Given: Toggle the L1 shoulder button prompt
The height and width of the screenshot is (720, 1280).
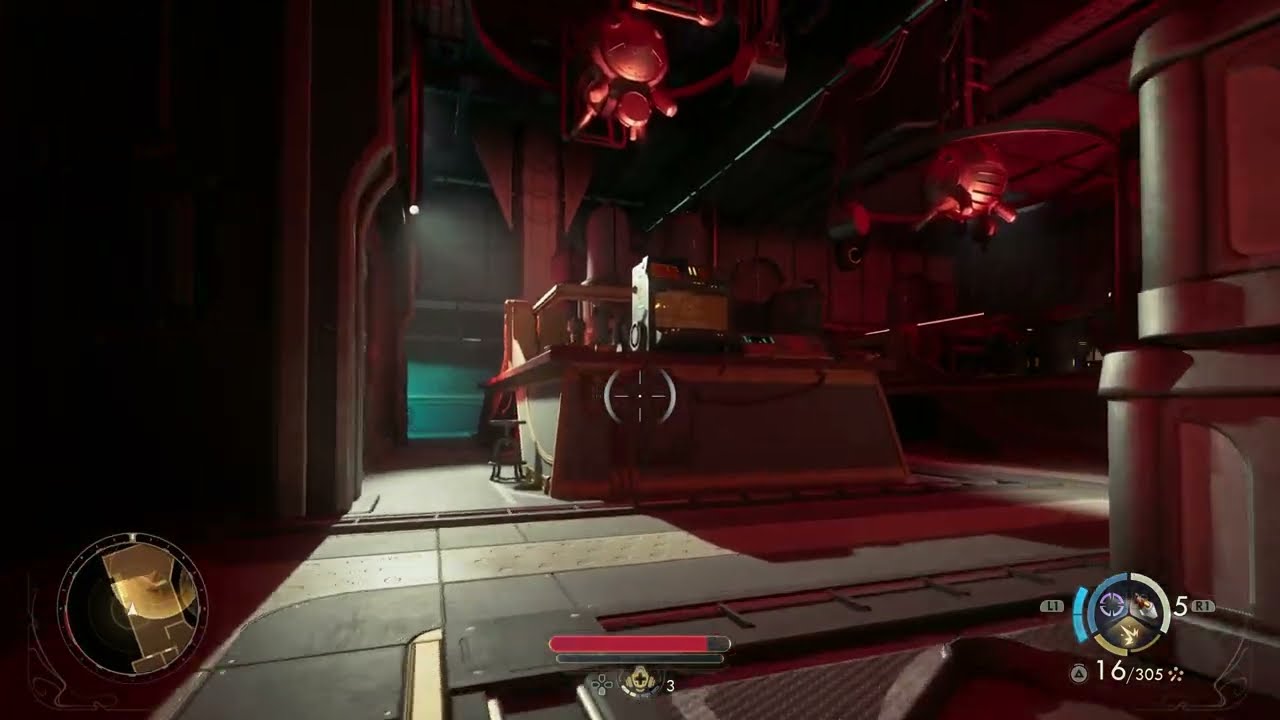Looking at the screenshot, I should (x=1051, y=604).
